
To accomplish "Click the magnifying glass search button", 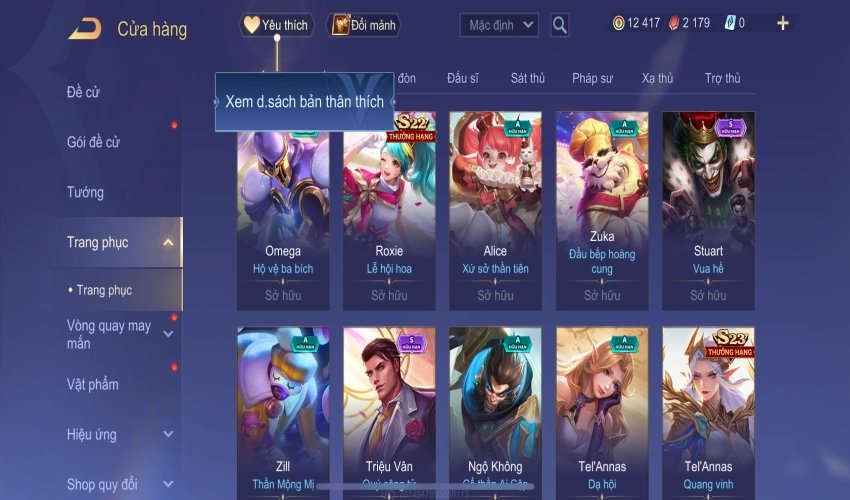I will (560, 25).
